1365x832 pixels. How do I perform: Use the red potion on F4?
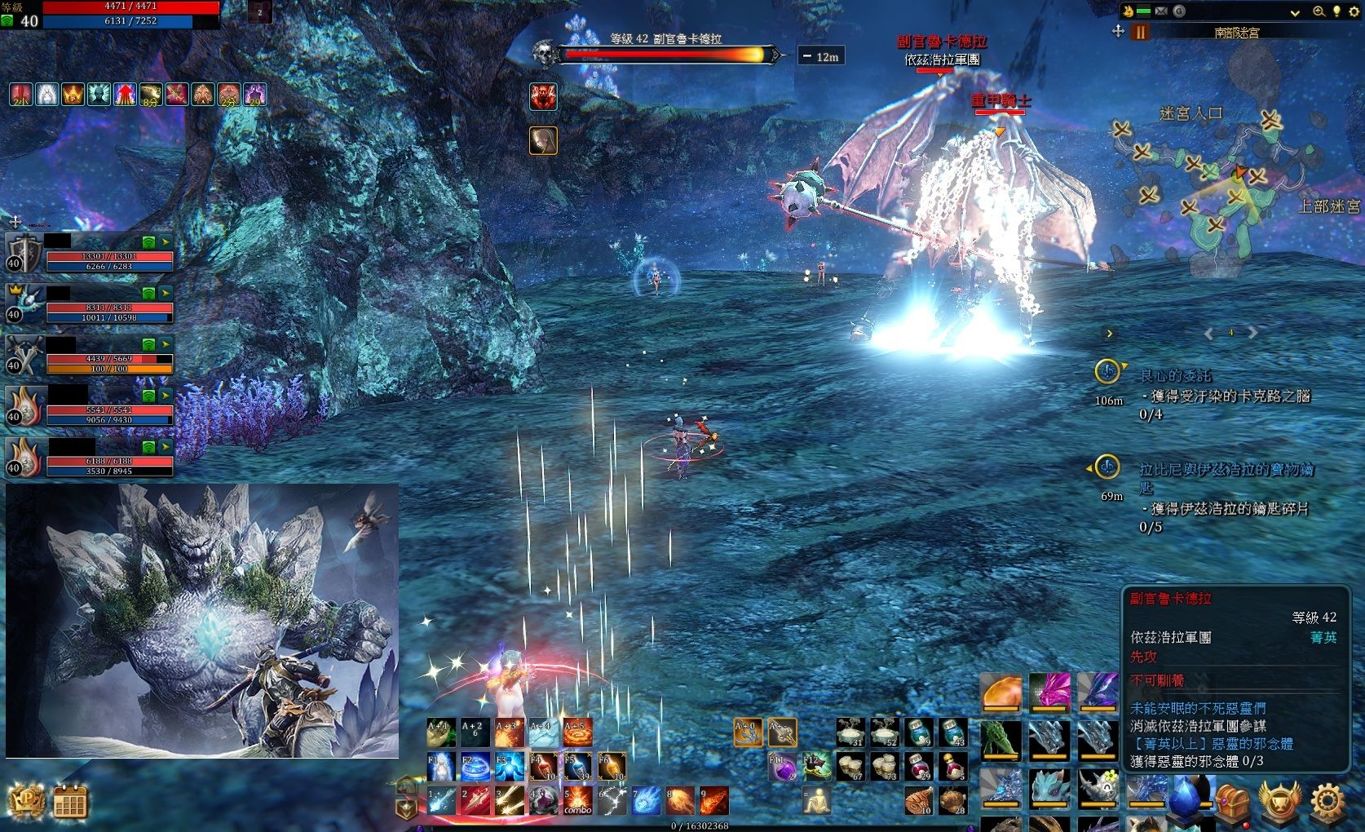(x=544, y=767)
